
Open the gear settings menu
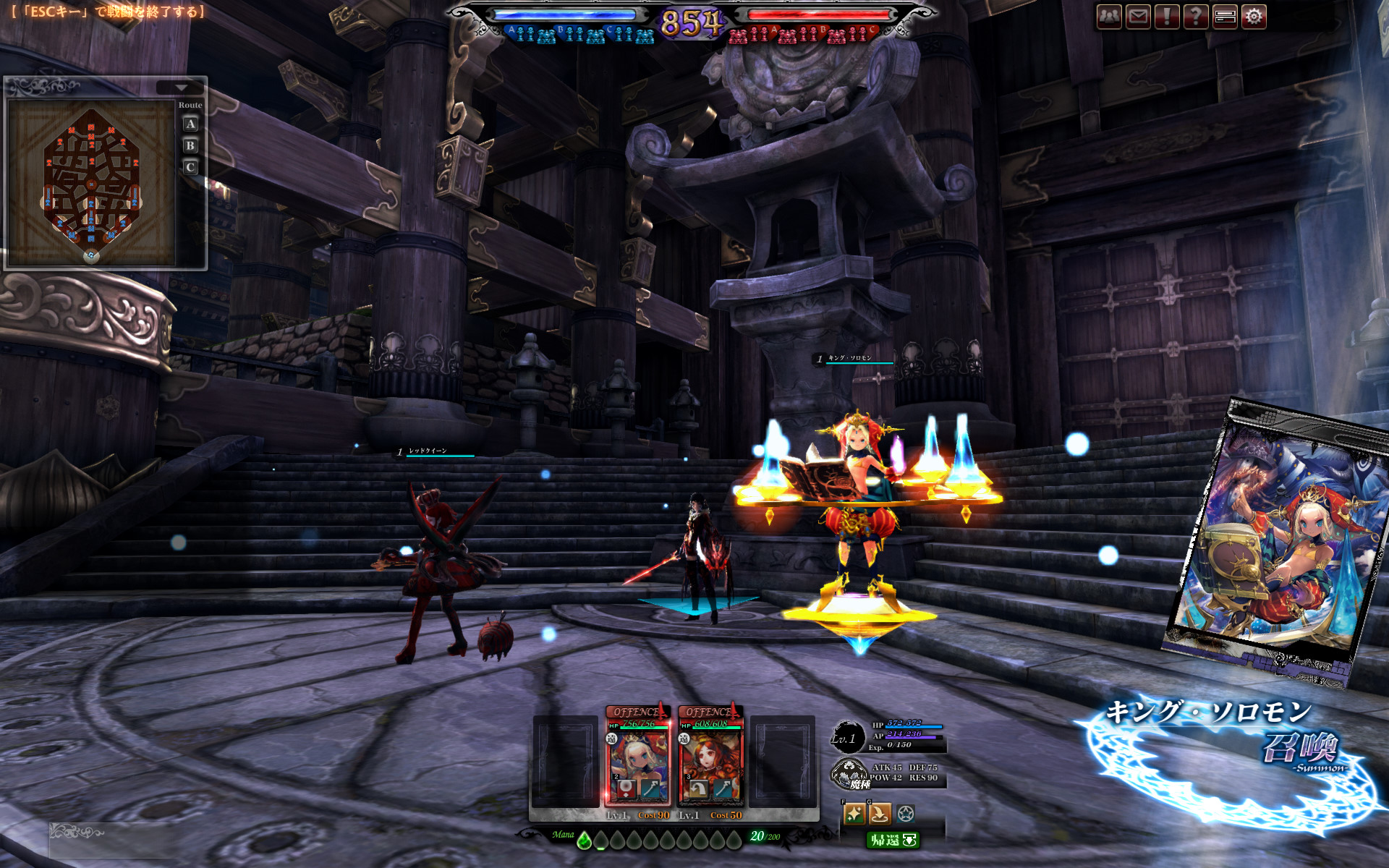[x=1254, y=17]
